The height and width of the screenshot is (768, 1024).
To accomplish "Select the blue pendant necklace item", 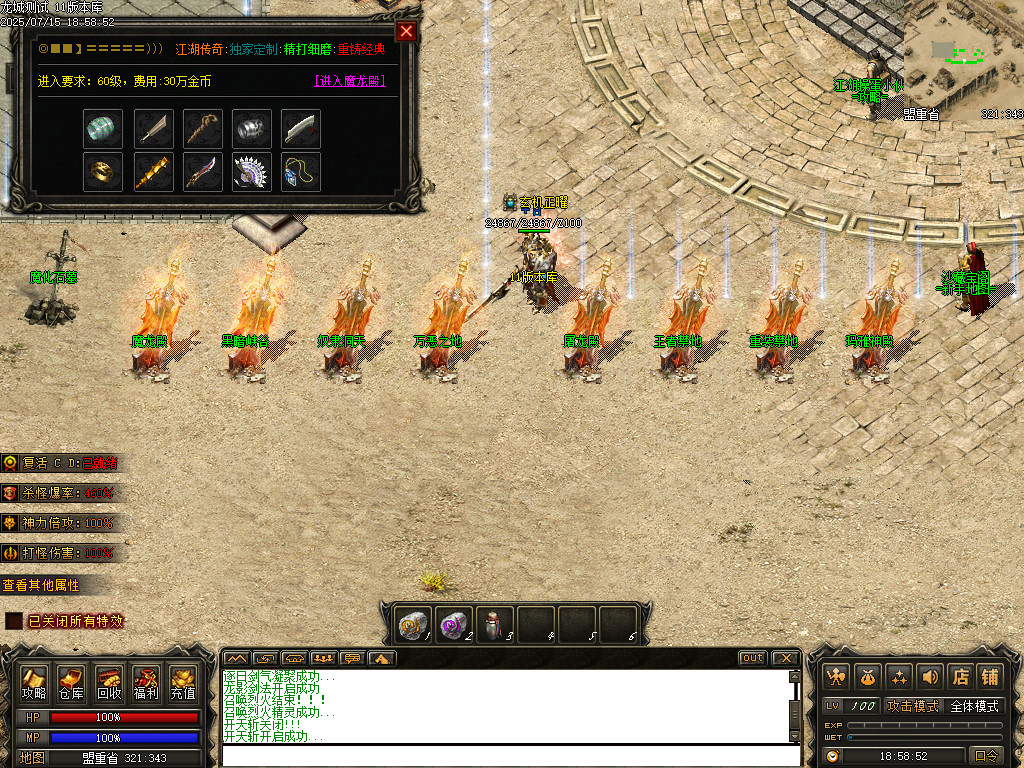I will (301, 171).
